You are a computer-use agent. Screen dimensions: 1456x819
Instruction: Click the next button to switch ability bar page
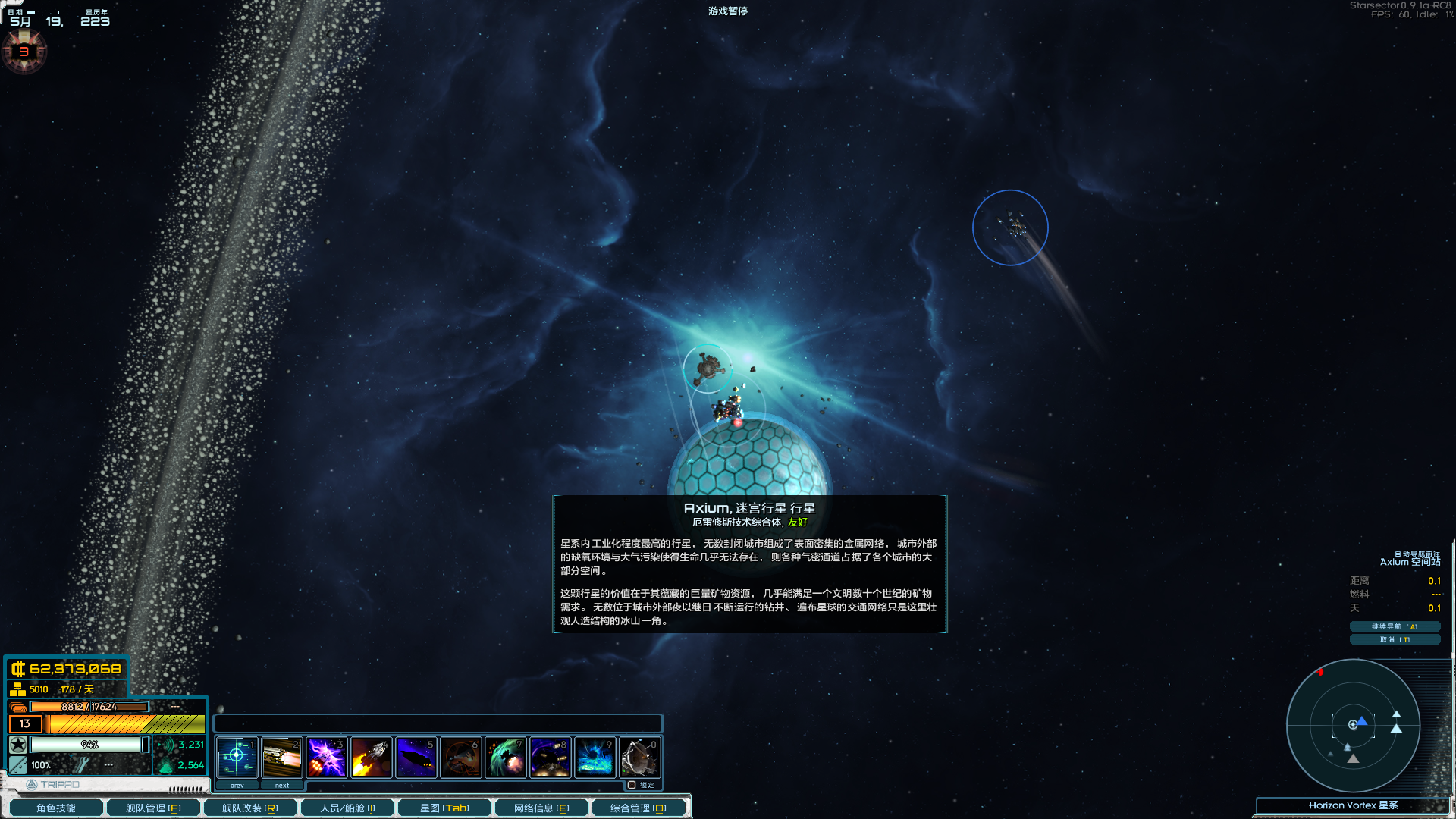[x=282, y=785]
